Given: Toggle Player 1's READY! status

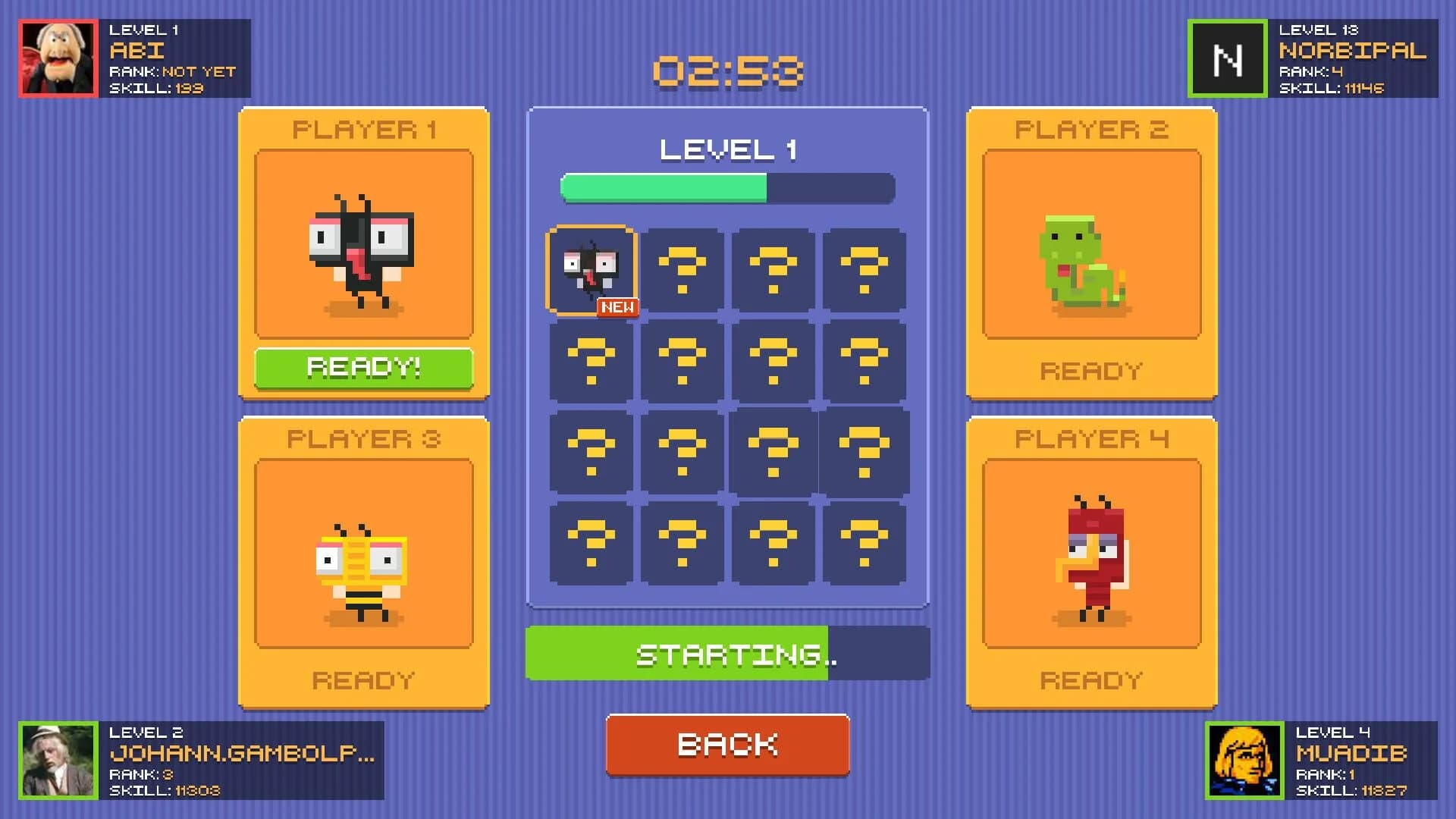Looking at the screenshot, I should (x=362, y=368).
